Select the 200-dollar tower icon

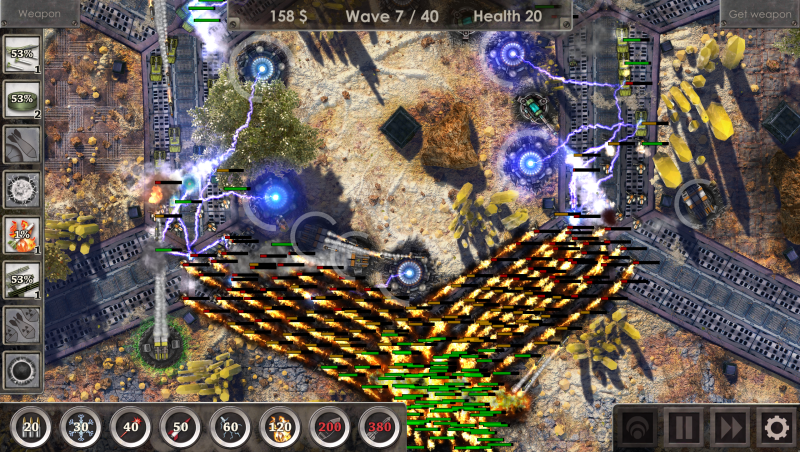pos(330,428)
